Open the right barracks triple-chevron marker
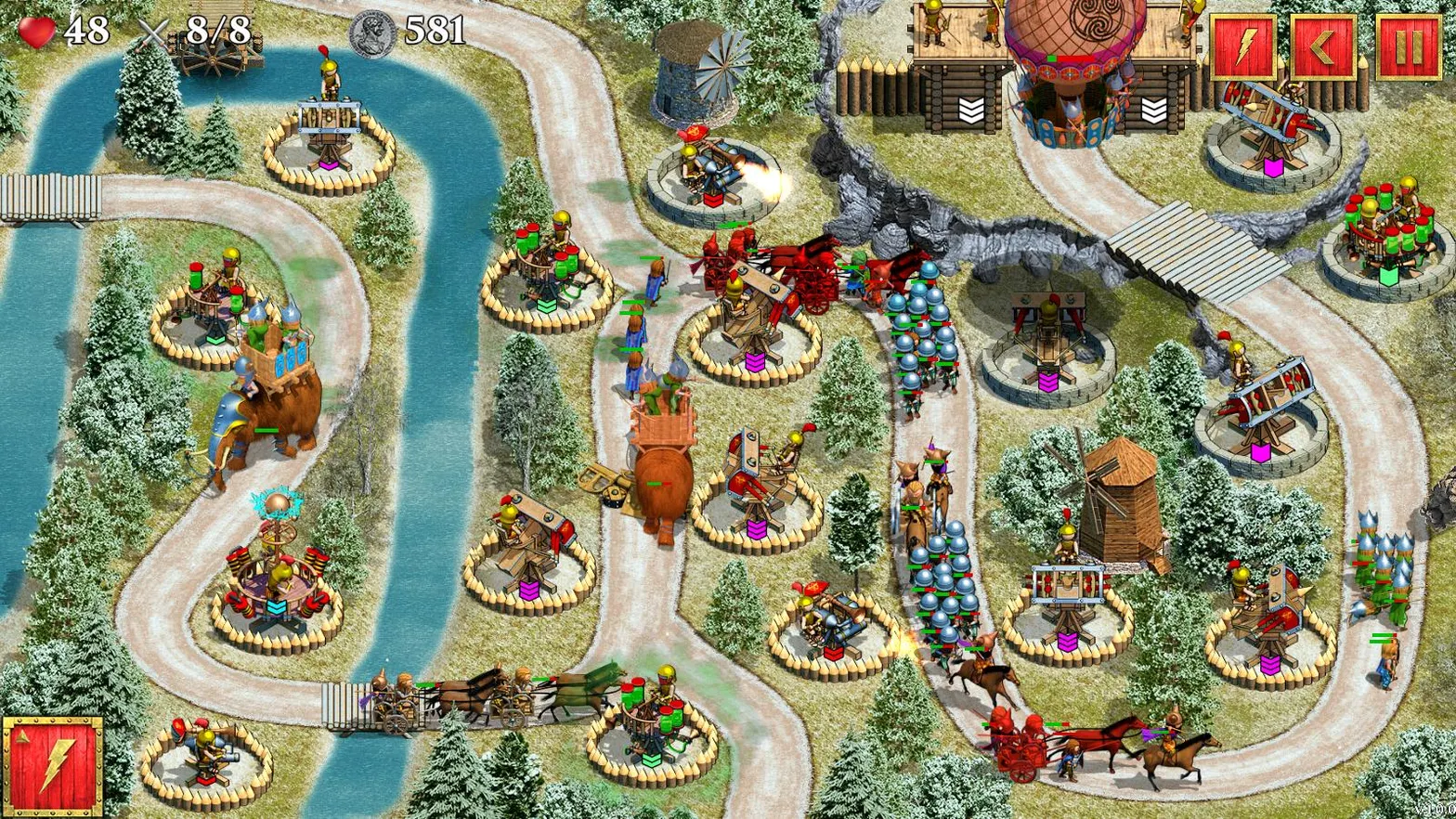The width and height of the screenshot is (1456, 819). click(1154, 110)
